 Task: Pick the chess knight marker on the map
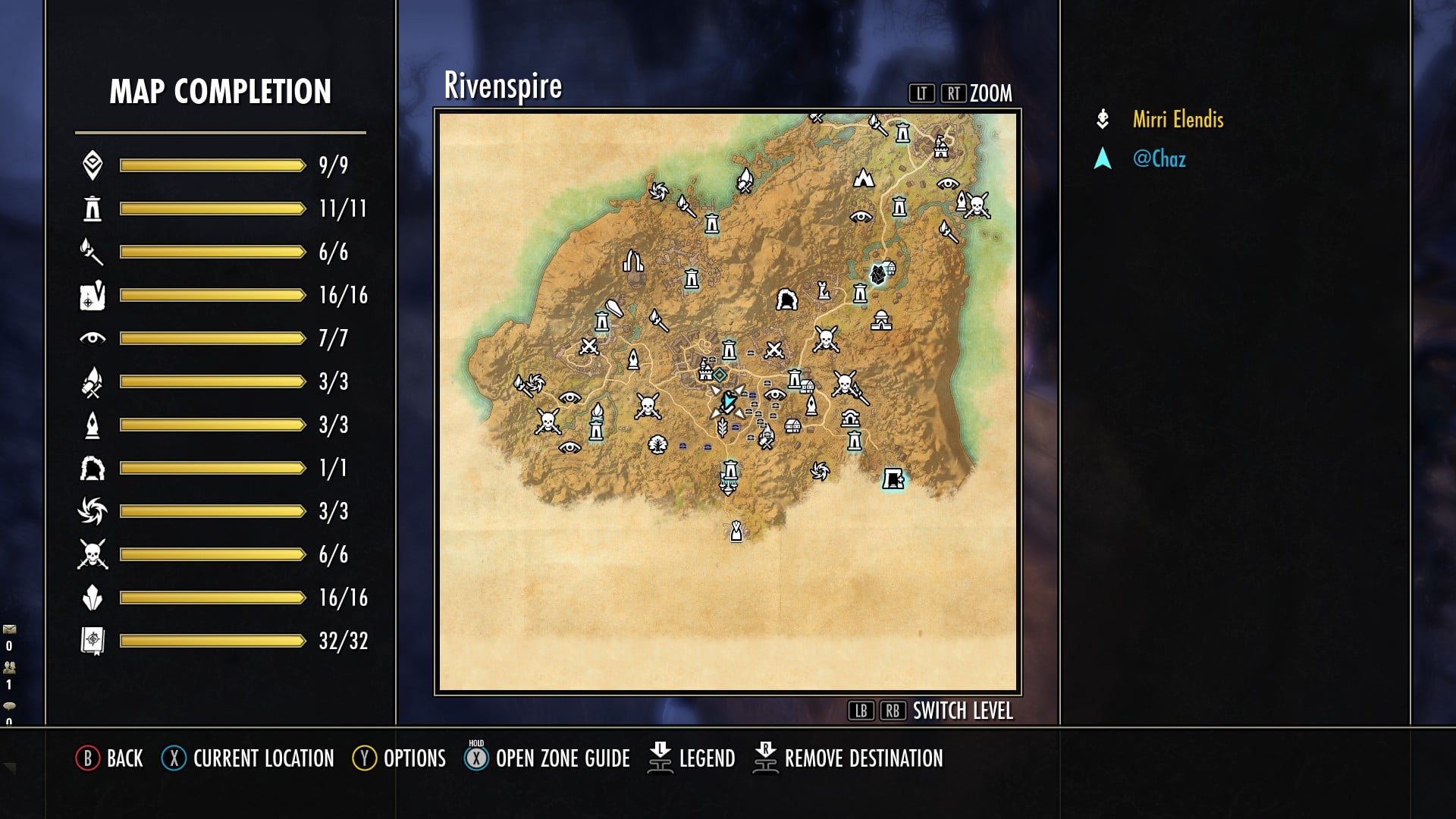(823, 290)
